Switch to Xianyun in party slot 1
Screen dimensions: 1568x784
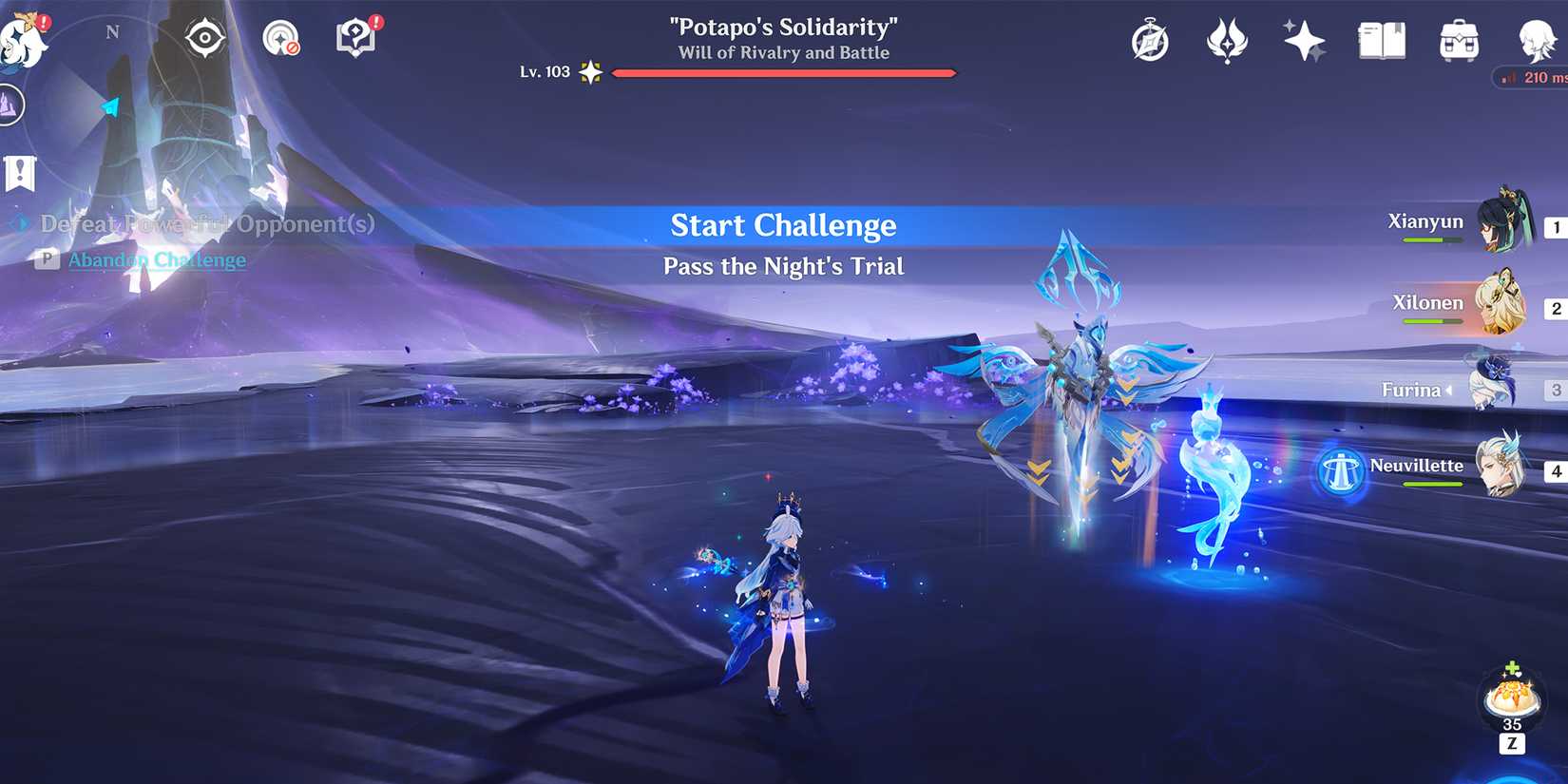(x=1508, y=225)
